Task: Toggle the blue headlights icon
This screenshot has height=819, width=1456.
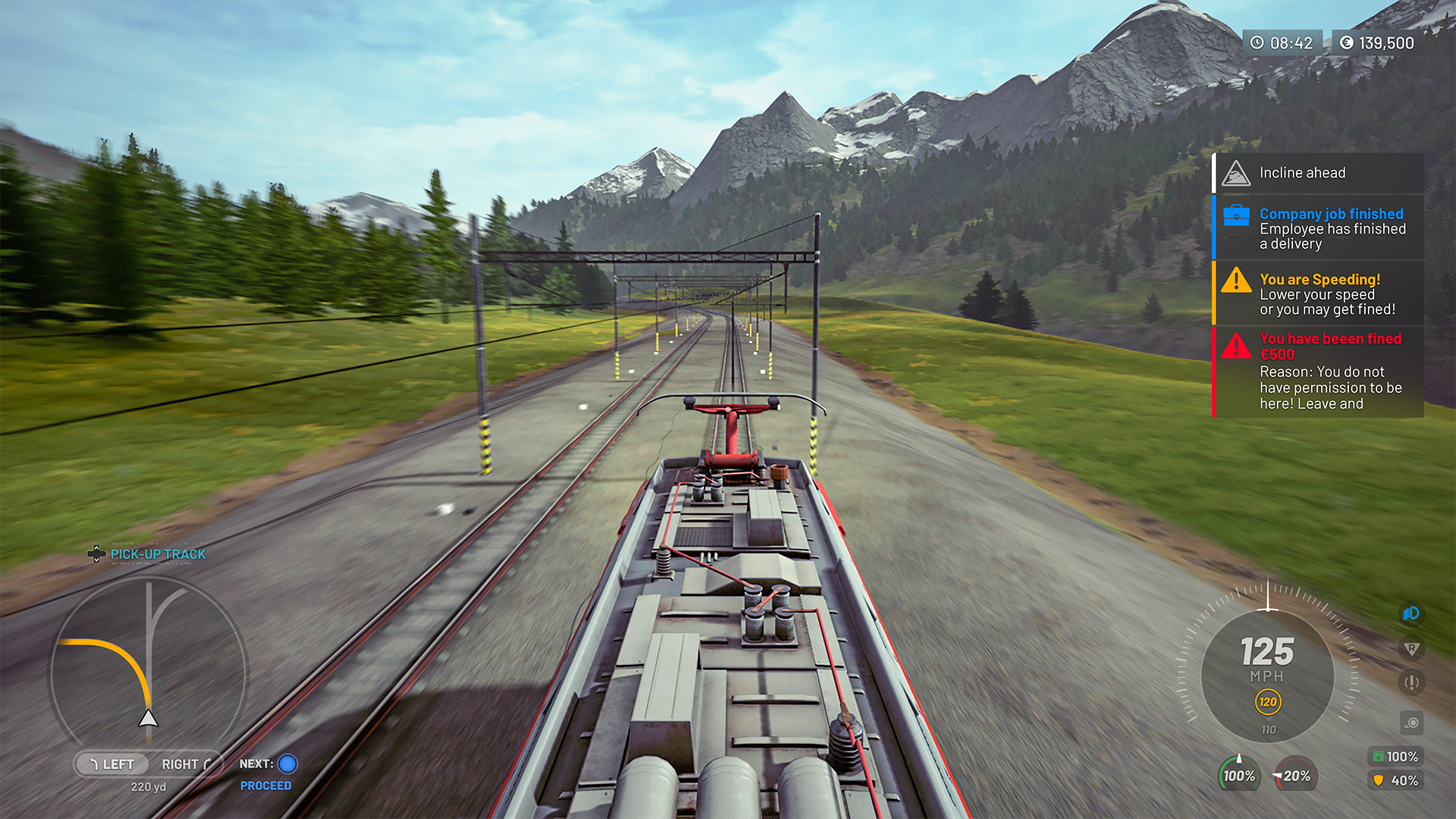Action: 1410,613
